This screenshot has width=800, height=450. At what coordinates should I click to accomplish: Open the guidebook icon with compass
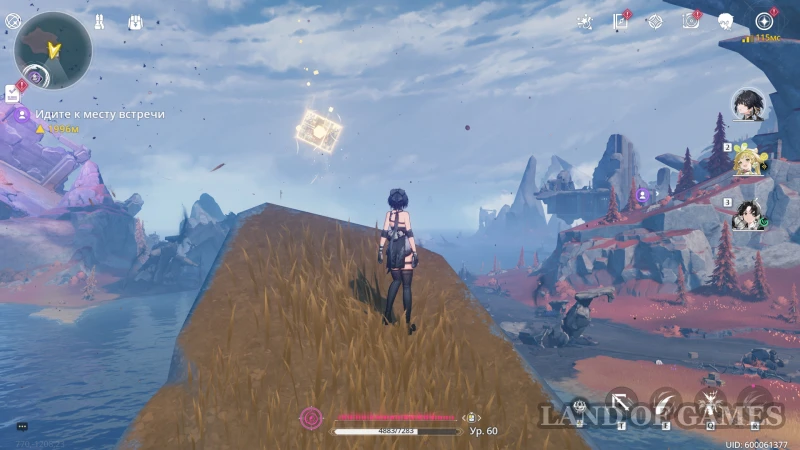619,21
